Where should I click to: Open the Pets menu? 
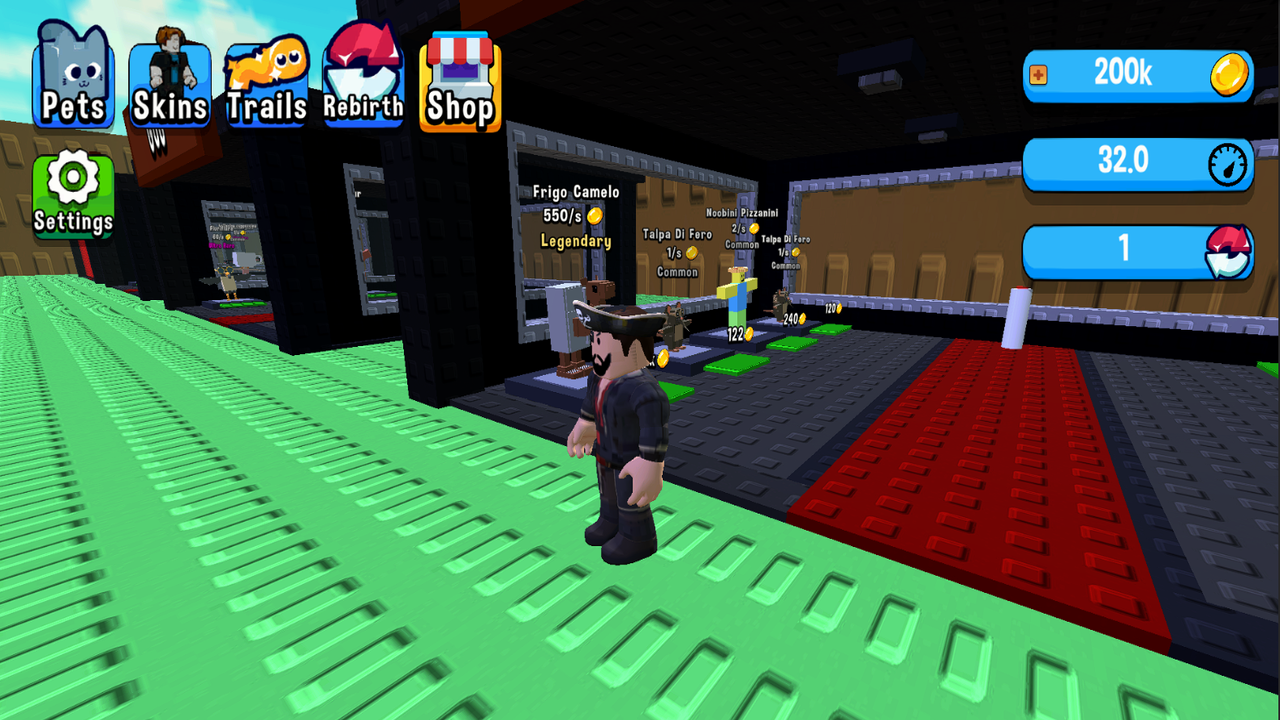pyautogui.click(x=70, y=70)
